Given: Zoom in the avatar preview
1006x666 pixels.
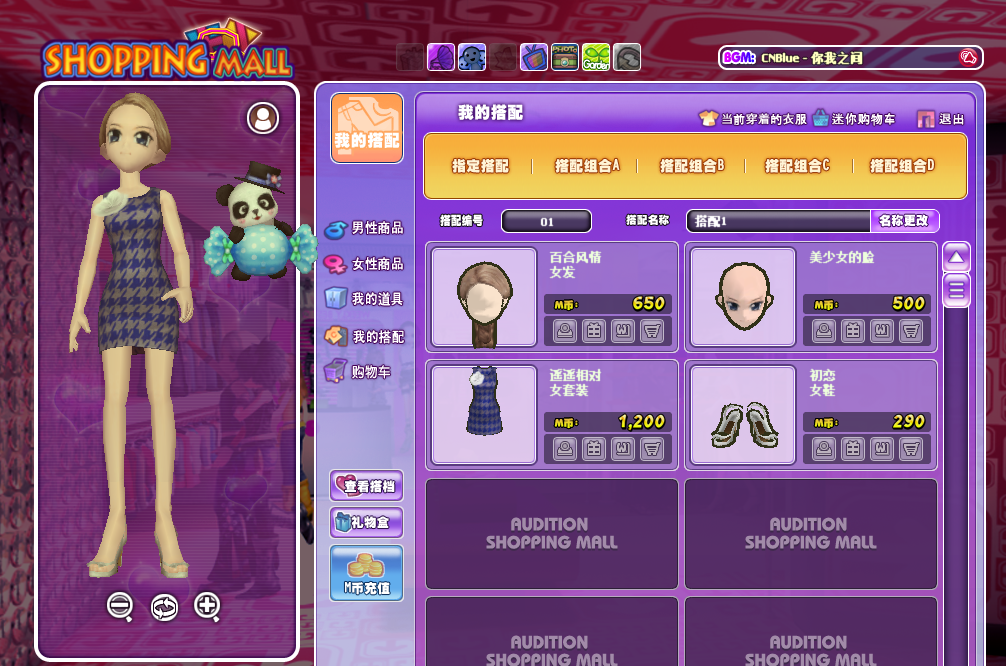Looking at the screenshot, I should click(207, 605).
